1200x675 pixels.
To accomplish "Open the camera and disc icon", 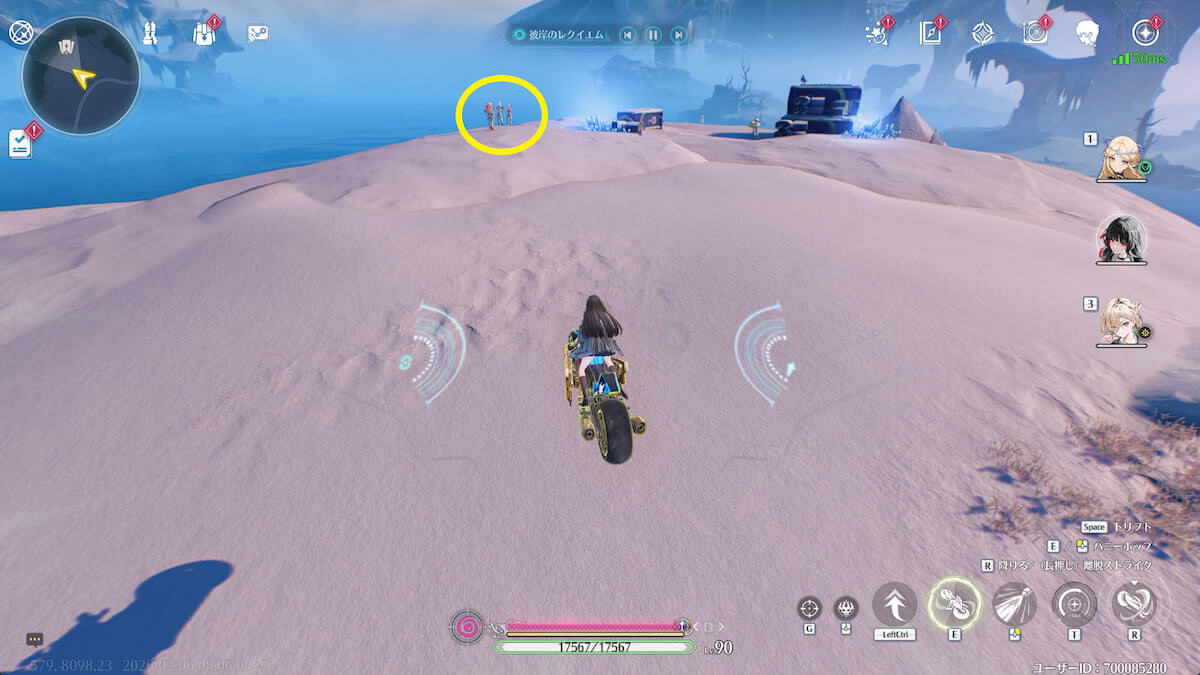I will 1035,33.
